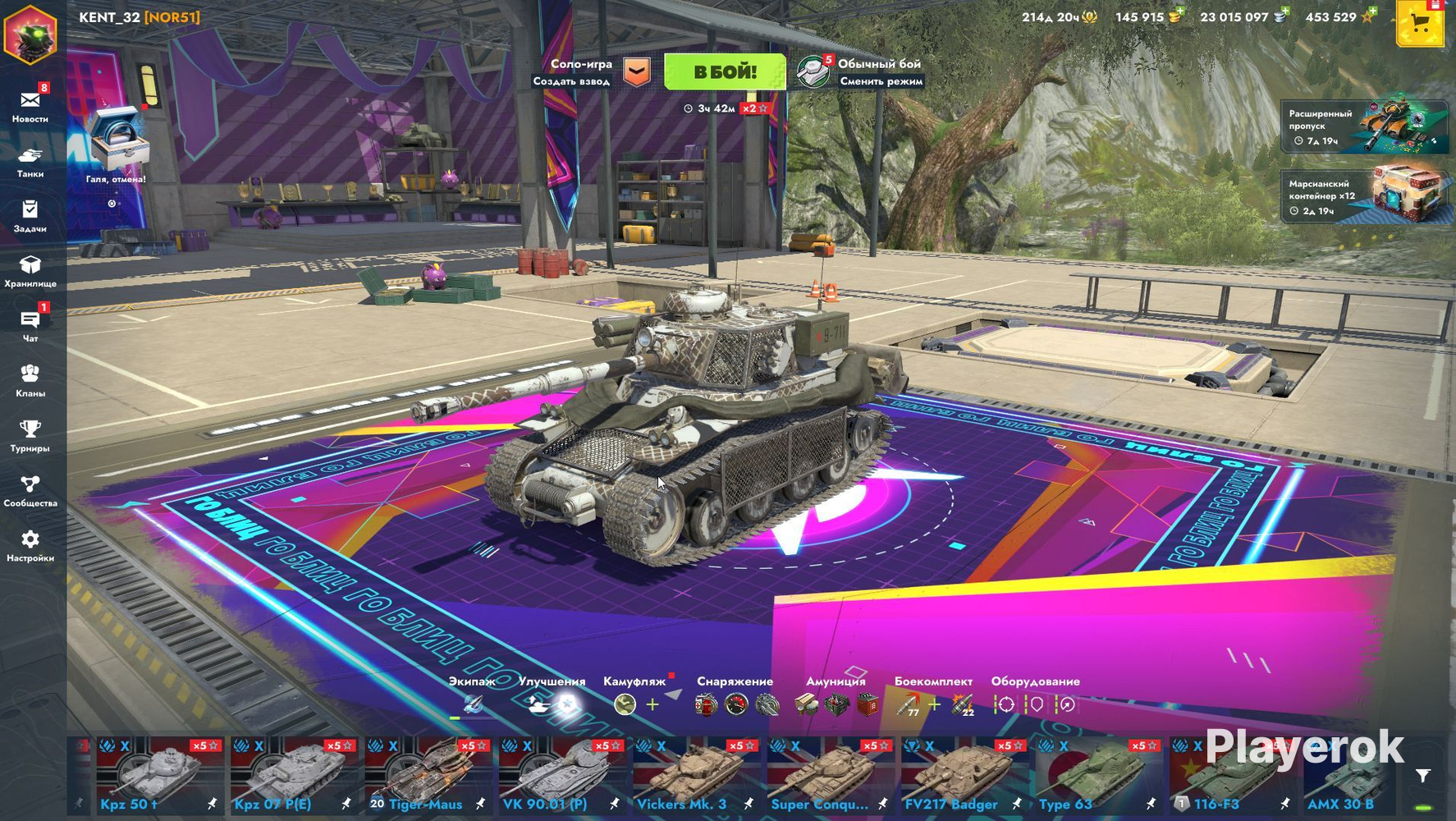Change battle mode via Сменить режим

[881, 81]
